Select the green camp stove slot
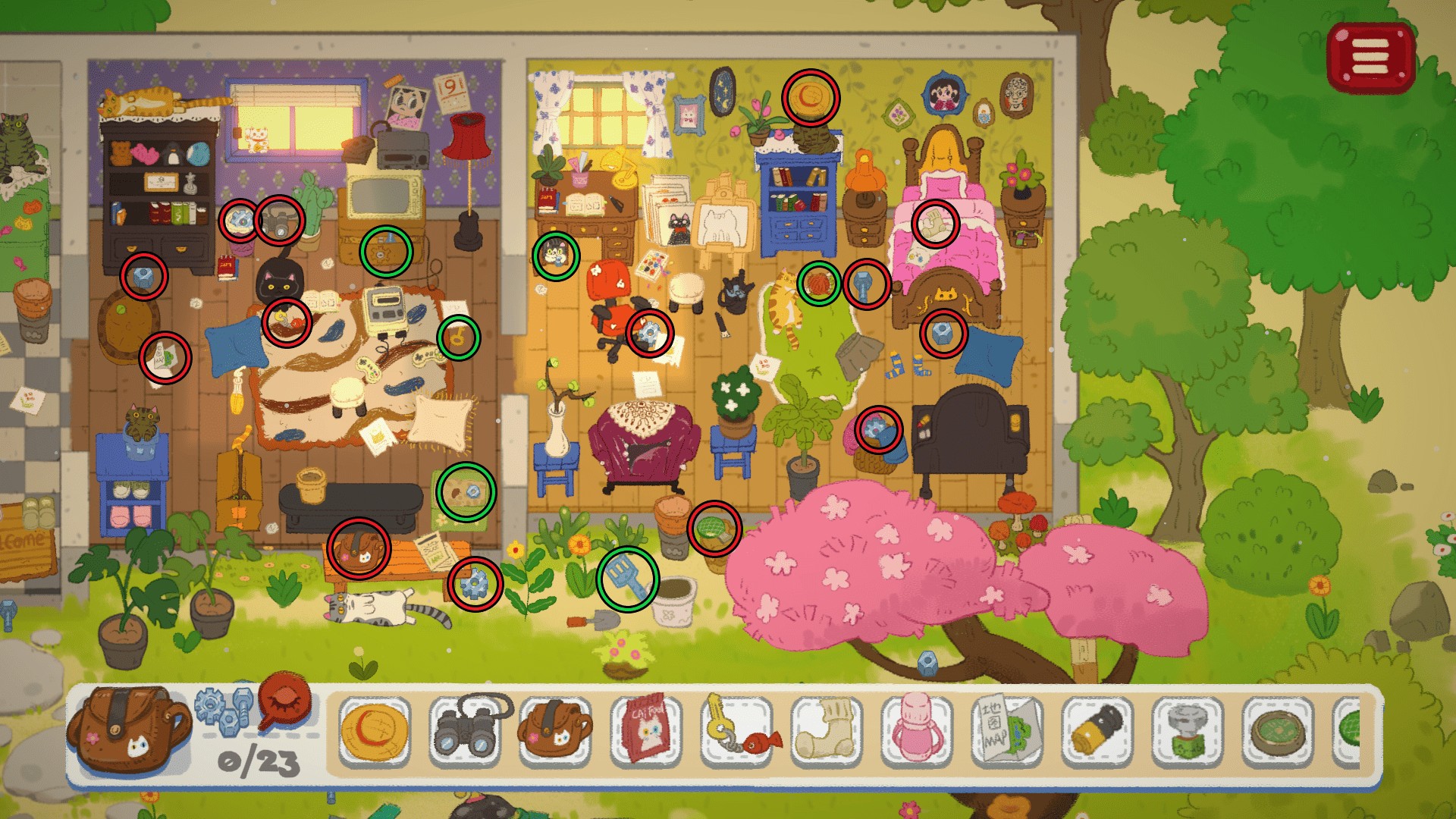 point(1188,732)
